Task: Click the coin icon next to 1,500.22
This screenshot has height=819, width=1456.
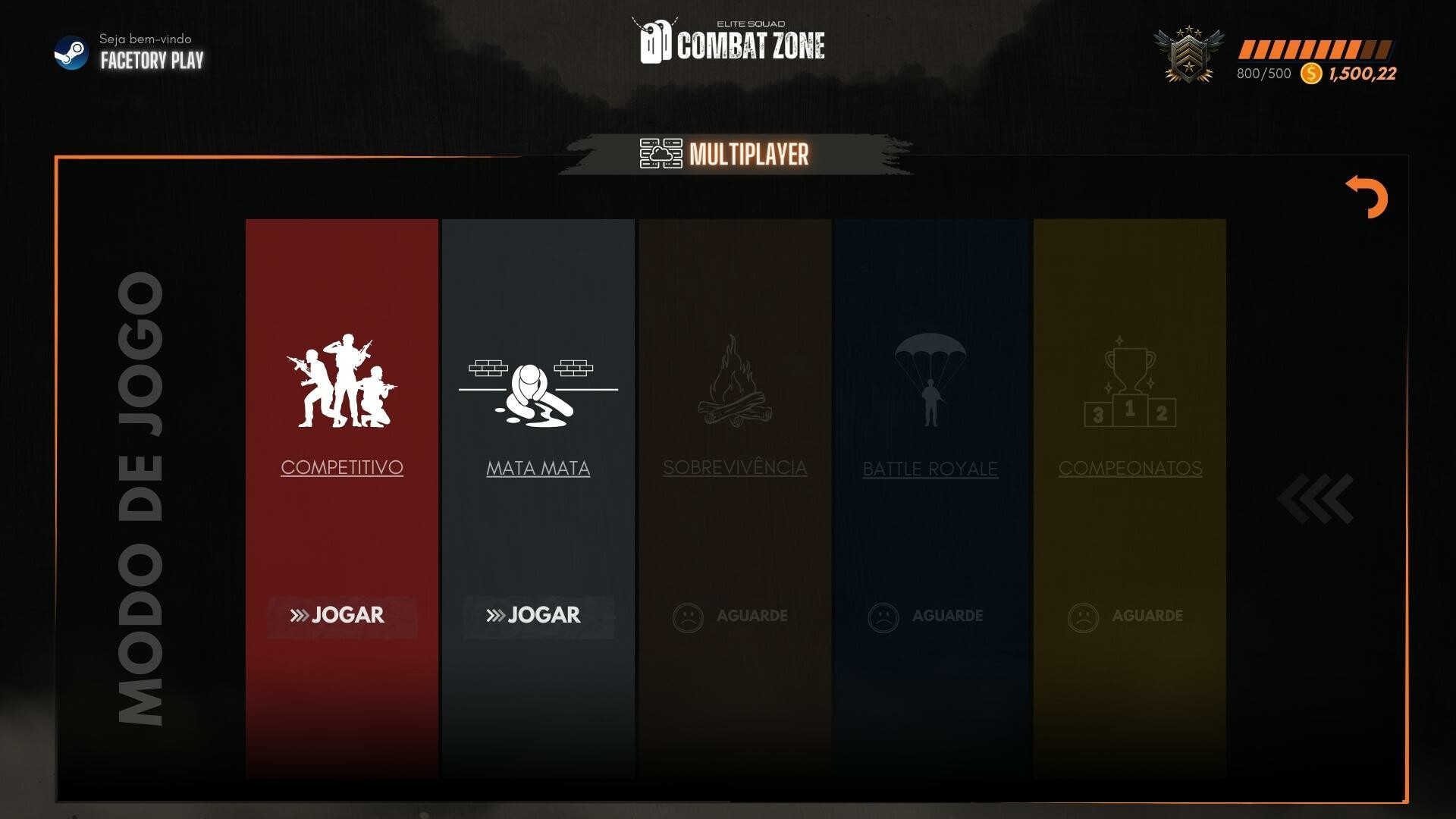Action: (x=1310, y=73)
